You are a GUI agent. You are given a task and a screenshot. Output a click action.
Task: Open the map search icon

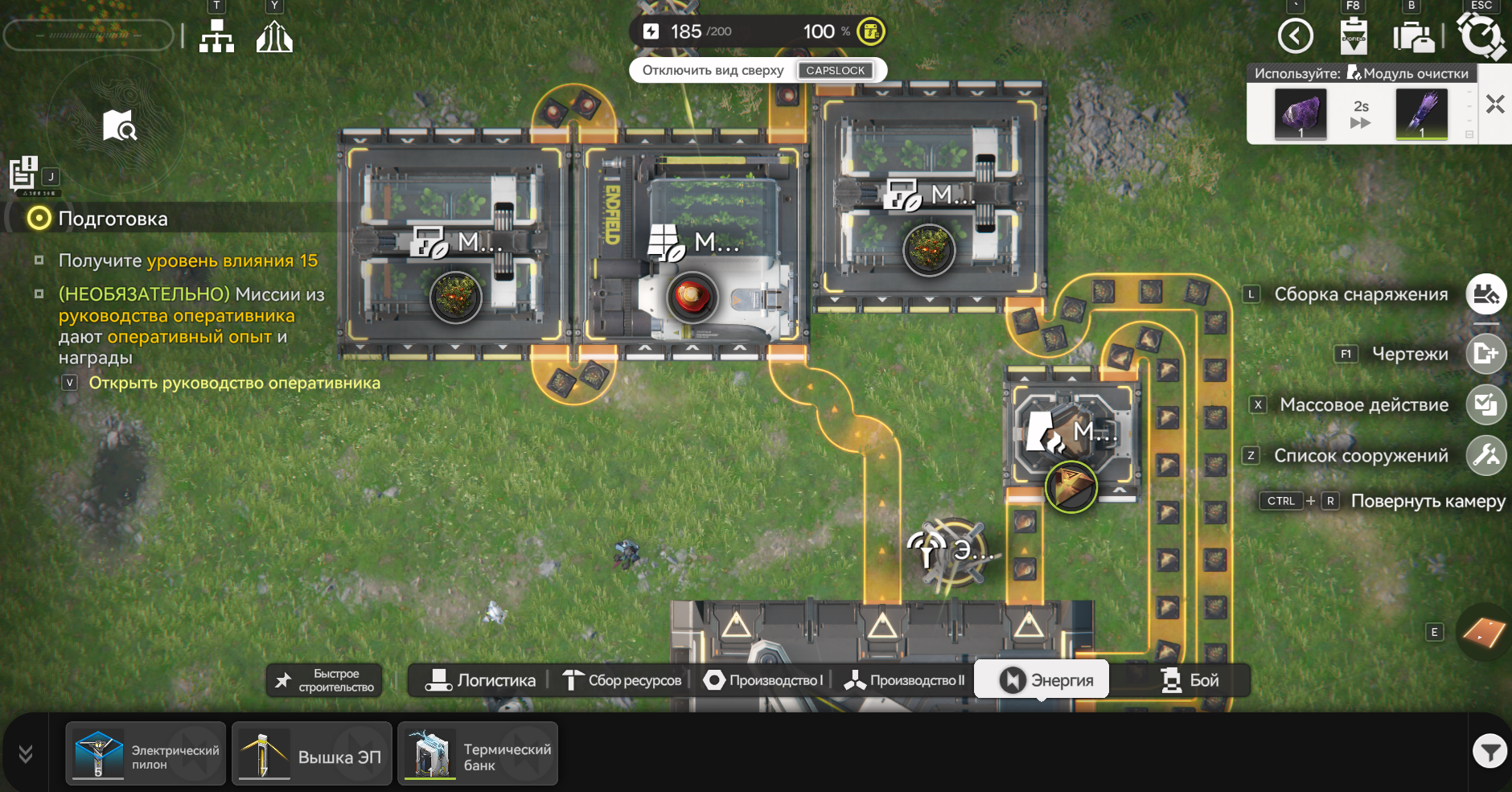click(x=119, y=125)
